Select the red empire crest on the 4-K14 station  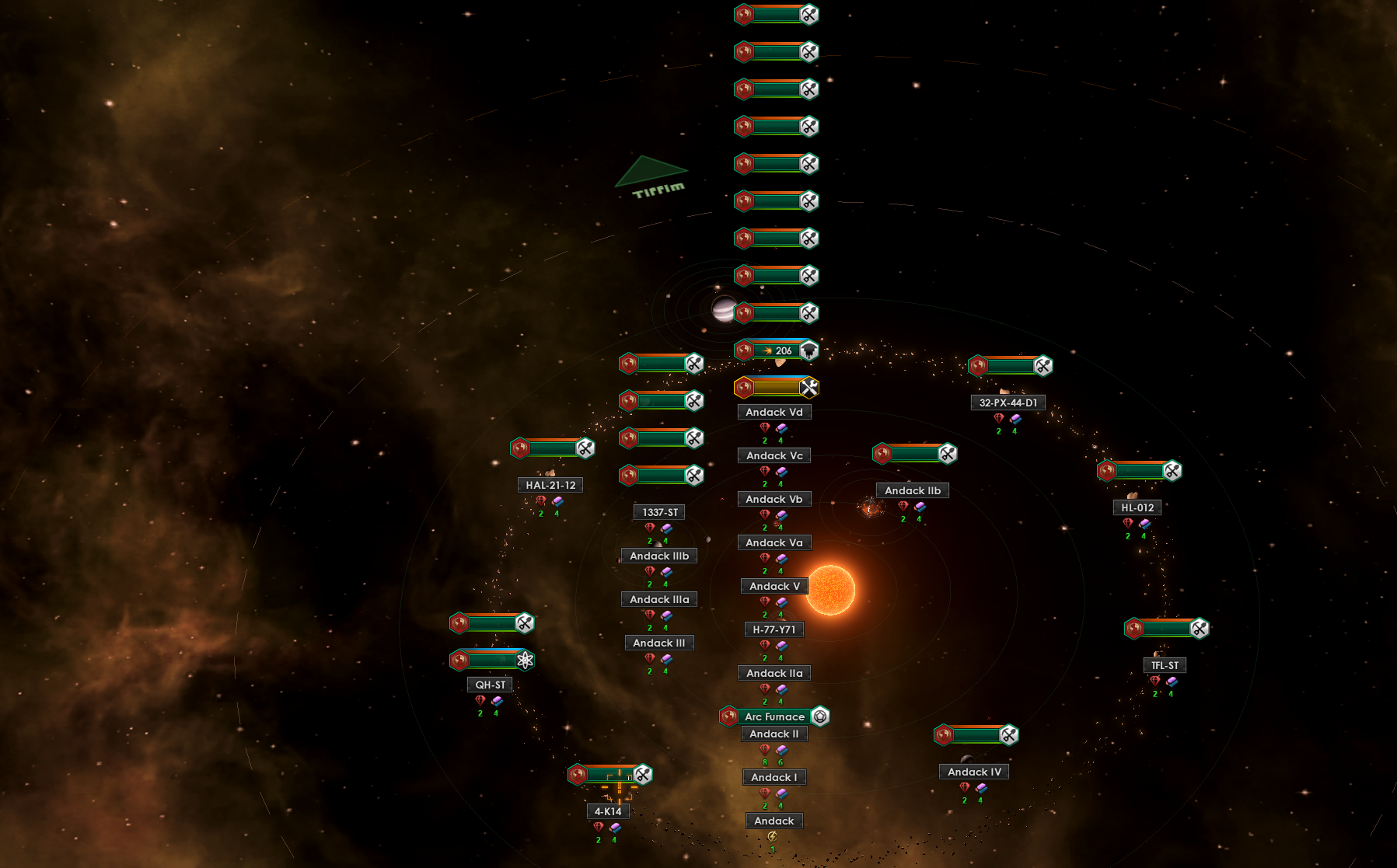click(x=575, y=774)
